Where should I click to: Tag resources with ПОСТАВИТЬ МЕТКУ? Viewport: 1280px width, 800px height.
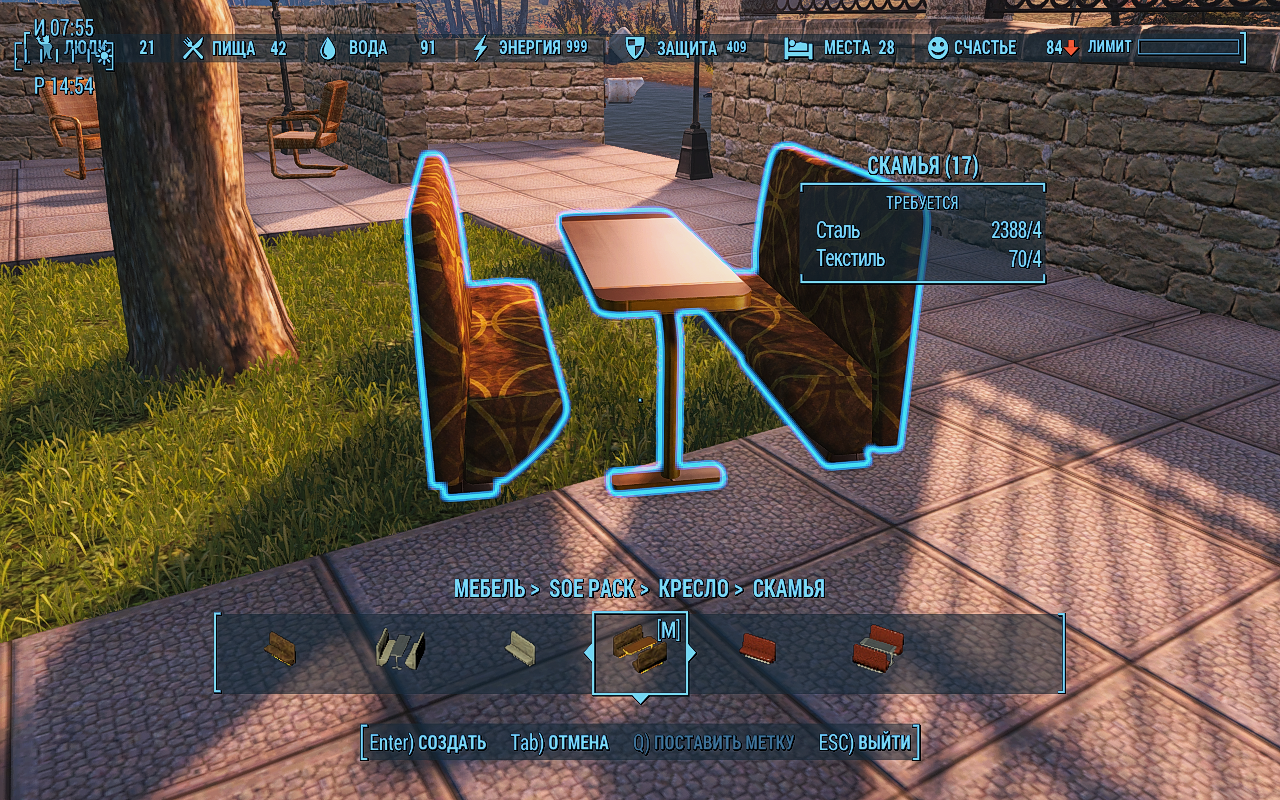point(713,743)
